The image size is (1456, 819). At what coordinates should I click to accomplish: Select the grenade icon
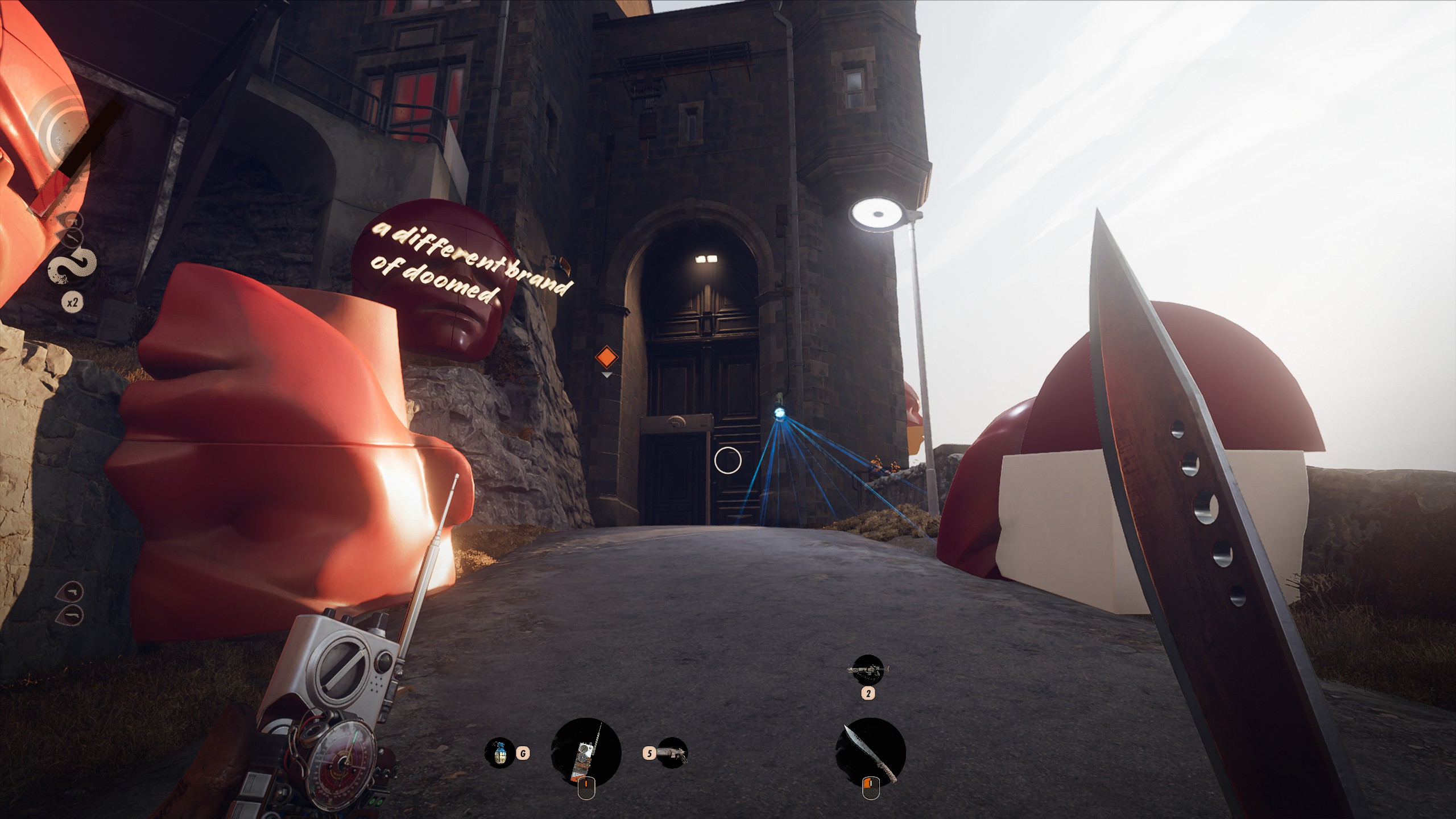coord(499,753)
